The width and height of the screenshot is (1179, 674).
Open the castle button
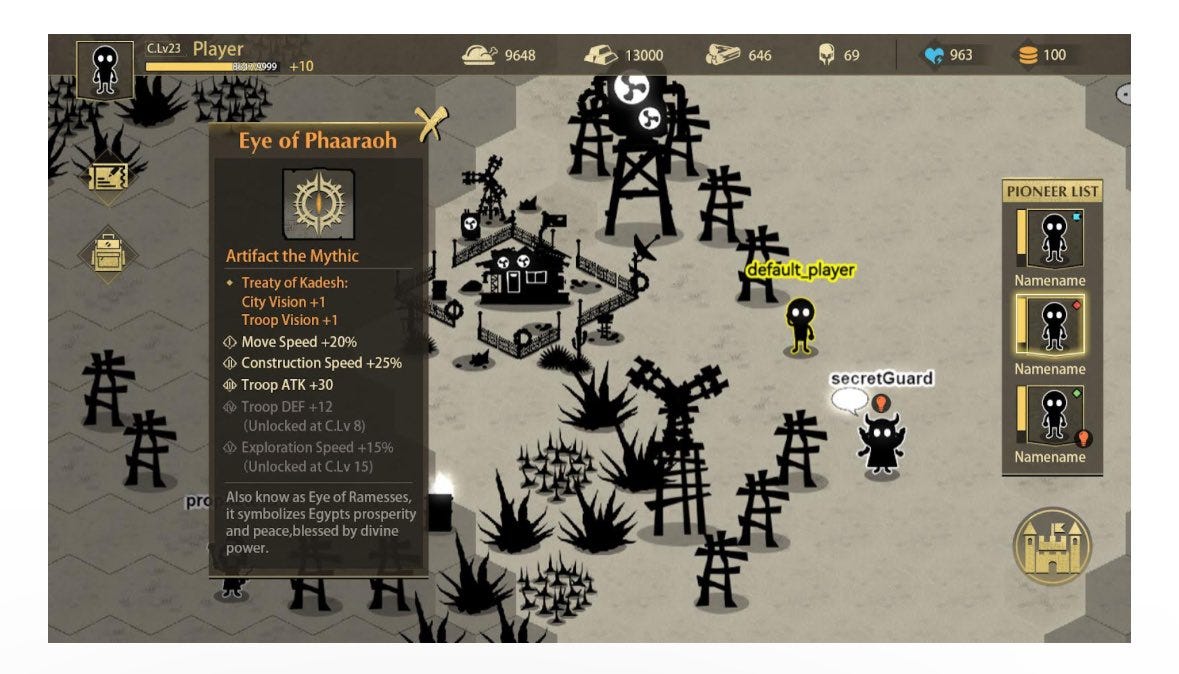pyautogui.click(x=1052, y=546)
